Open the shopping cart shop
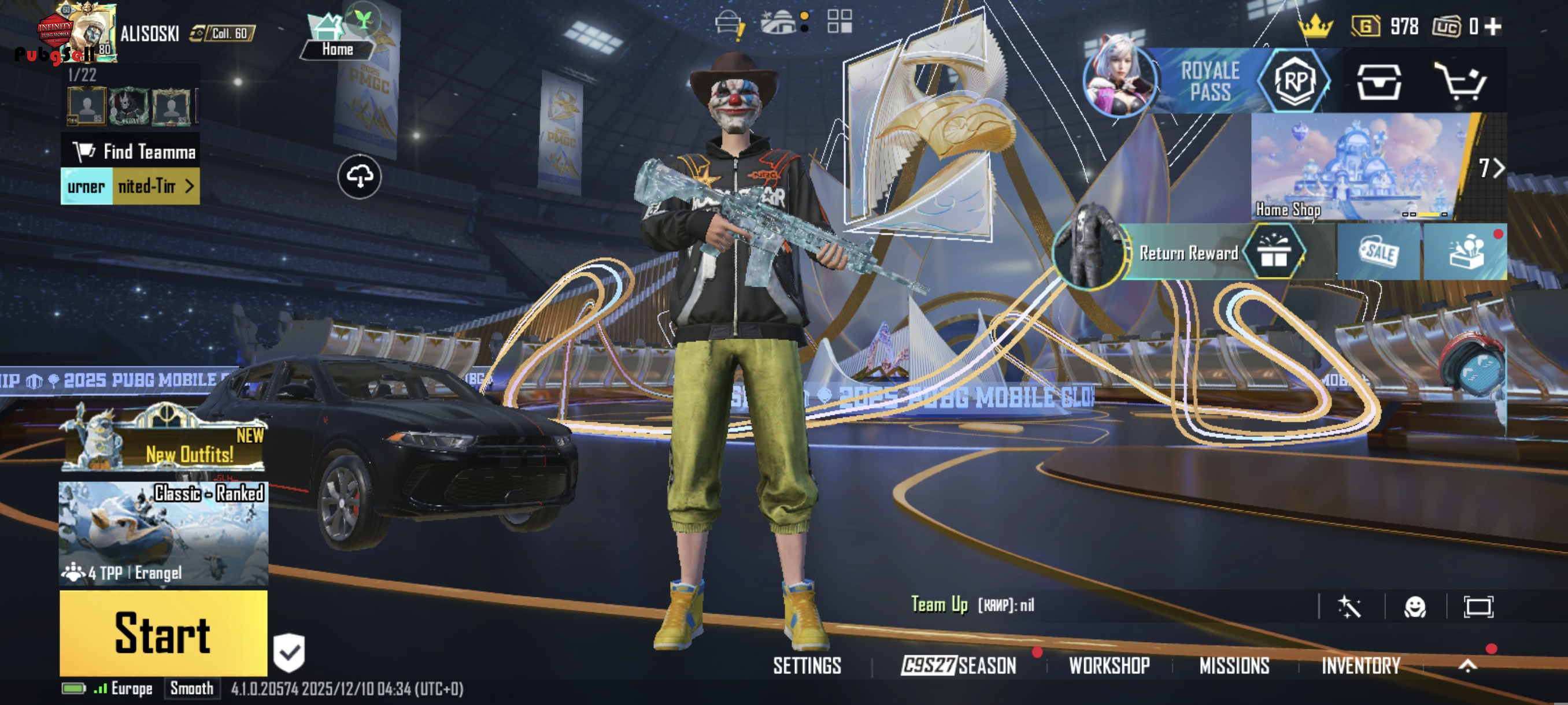Image resolution: width=1568 pixels, height=705 pixels. [1460, 81]
